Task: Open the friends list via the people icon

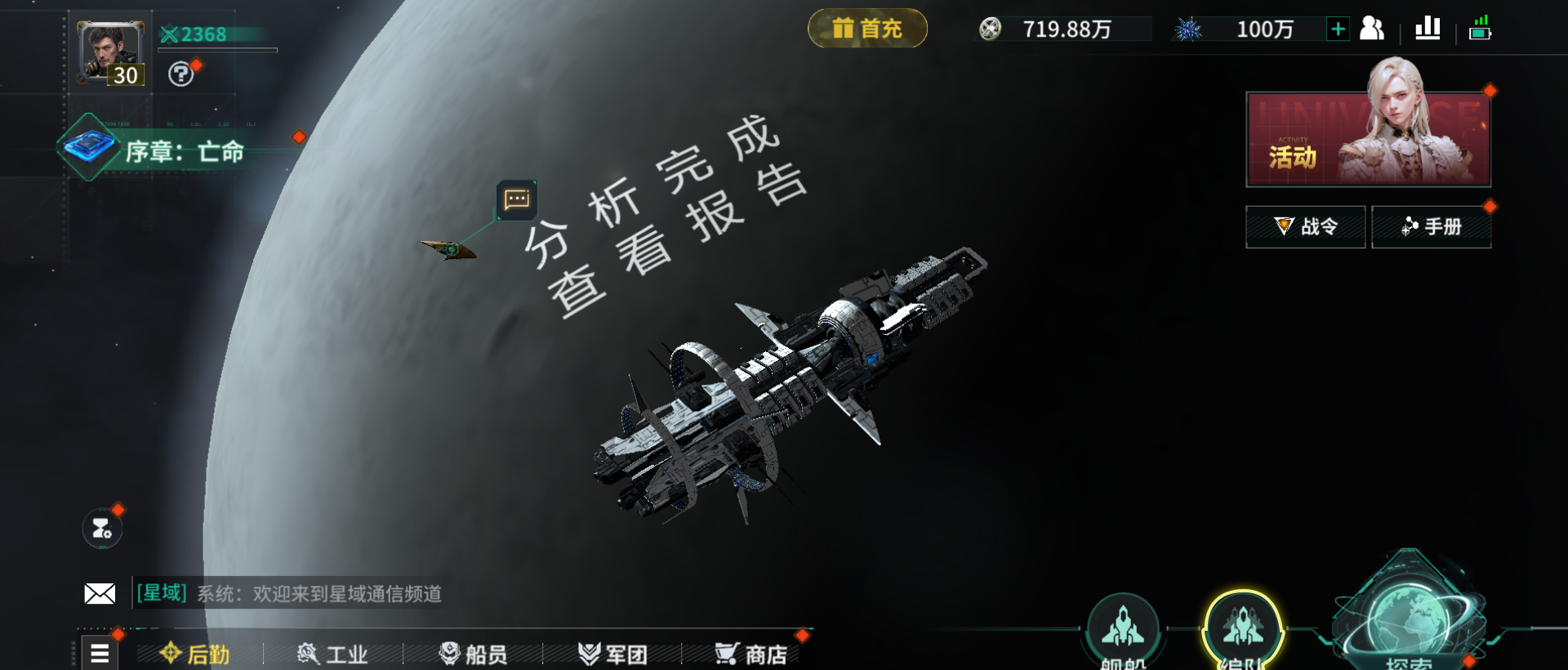Action: [1372, 28]
